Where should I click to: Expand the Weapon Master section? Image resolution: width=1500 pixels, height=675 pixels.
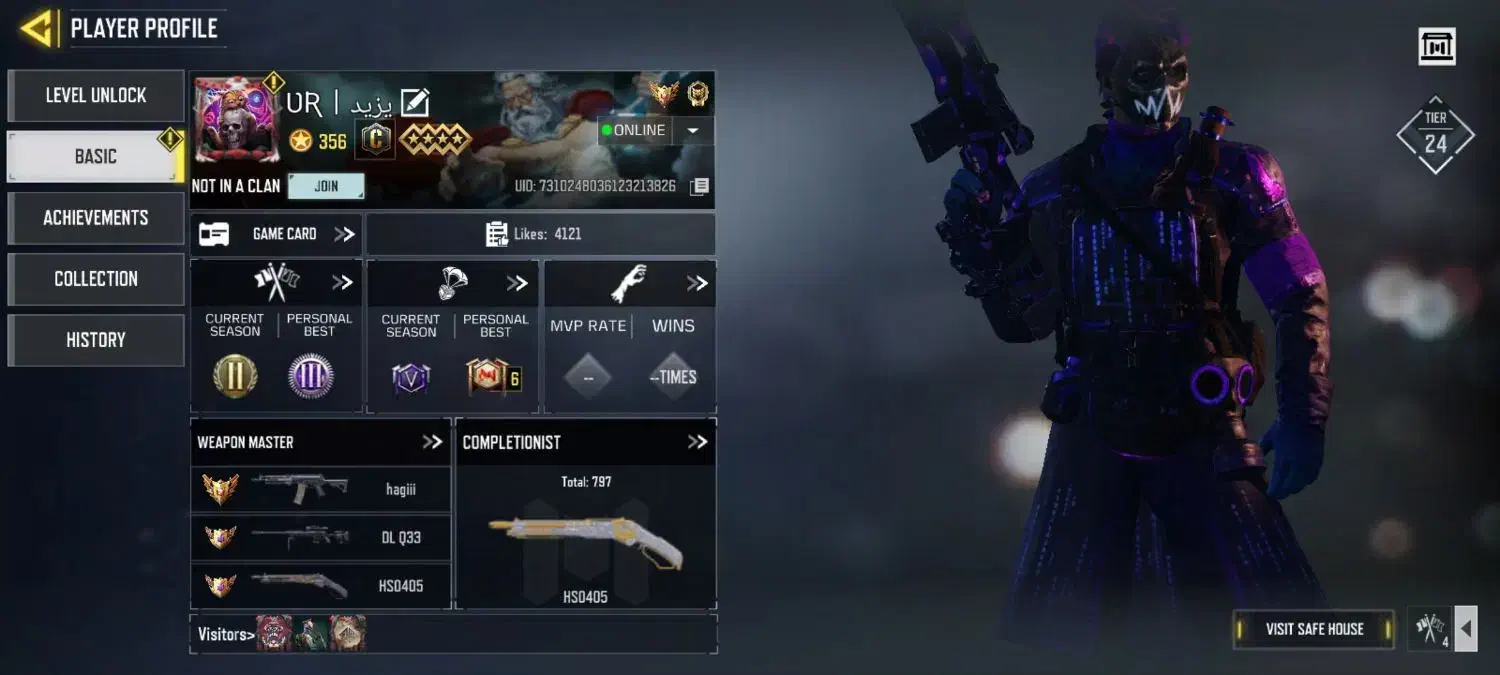(432, 442)
